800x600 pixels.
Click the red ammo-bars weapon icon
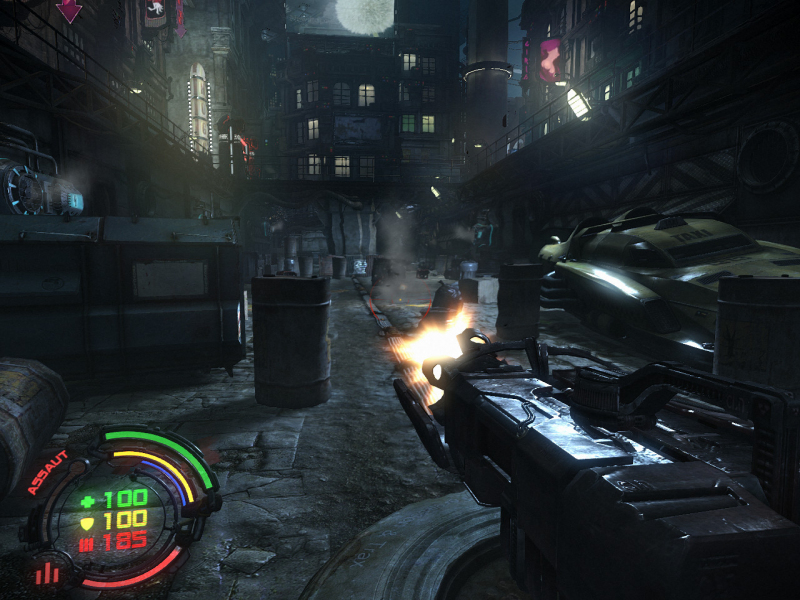pos(45,573)
